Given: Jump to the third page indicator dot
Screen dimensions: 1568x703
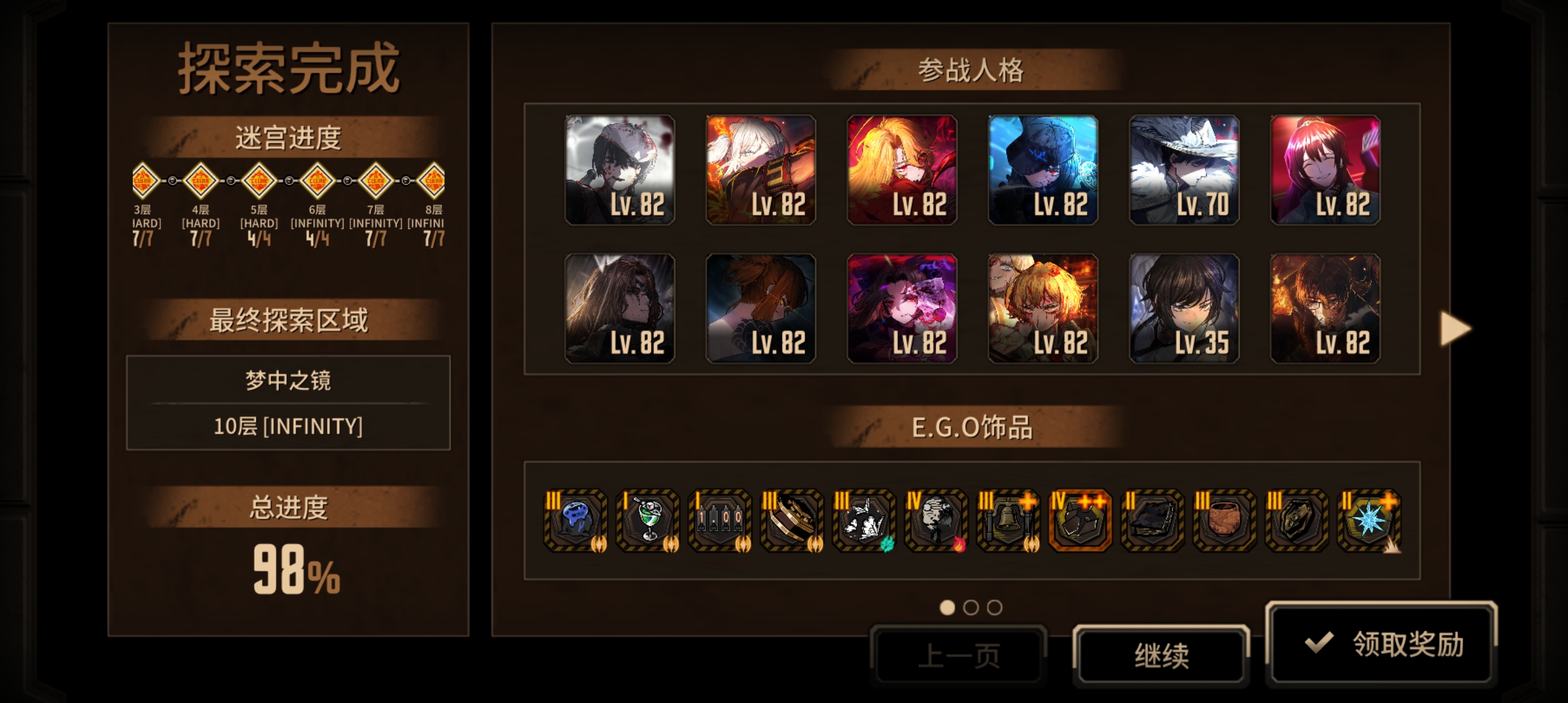Looking at the screenshot, I should [x=994, y=607].
